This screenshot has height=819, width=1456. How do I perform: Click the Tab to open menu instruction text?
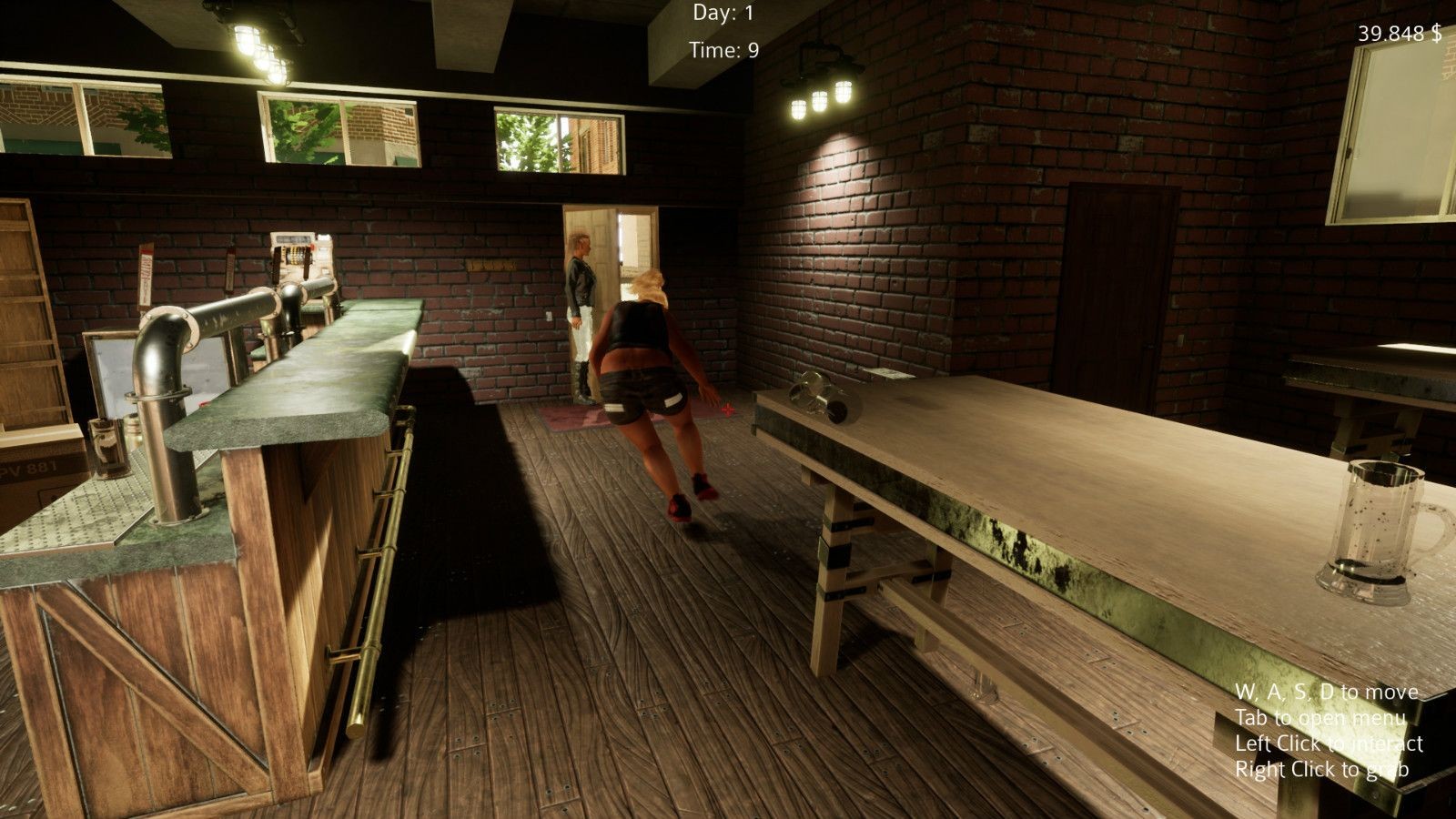coord(1321,717)
